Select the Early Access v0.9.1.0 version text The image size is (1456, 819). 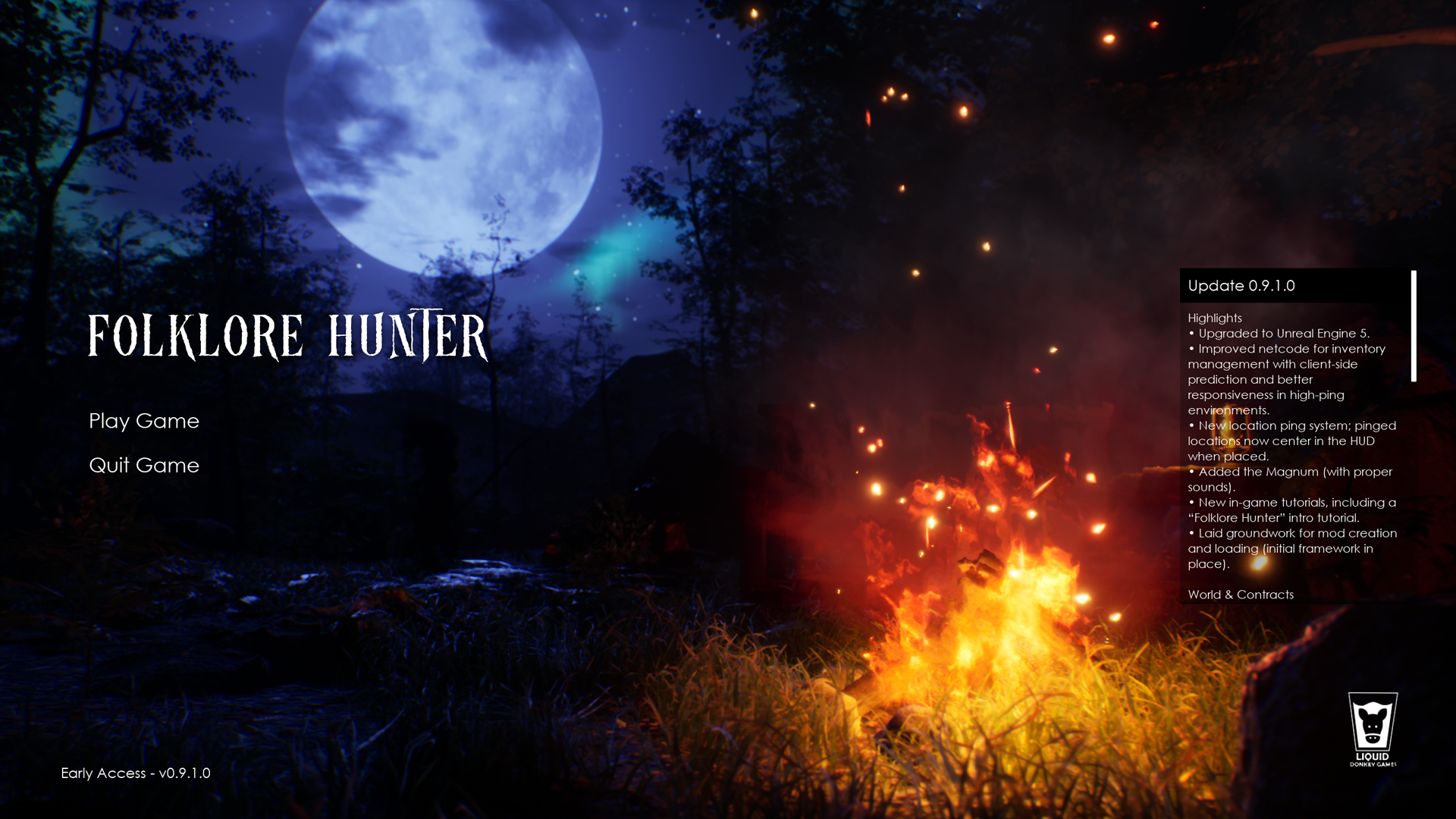coord(135,773)
